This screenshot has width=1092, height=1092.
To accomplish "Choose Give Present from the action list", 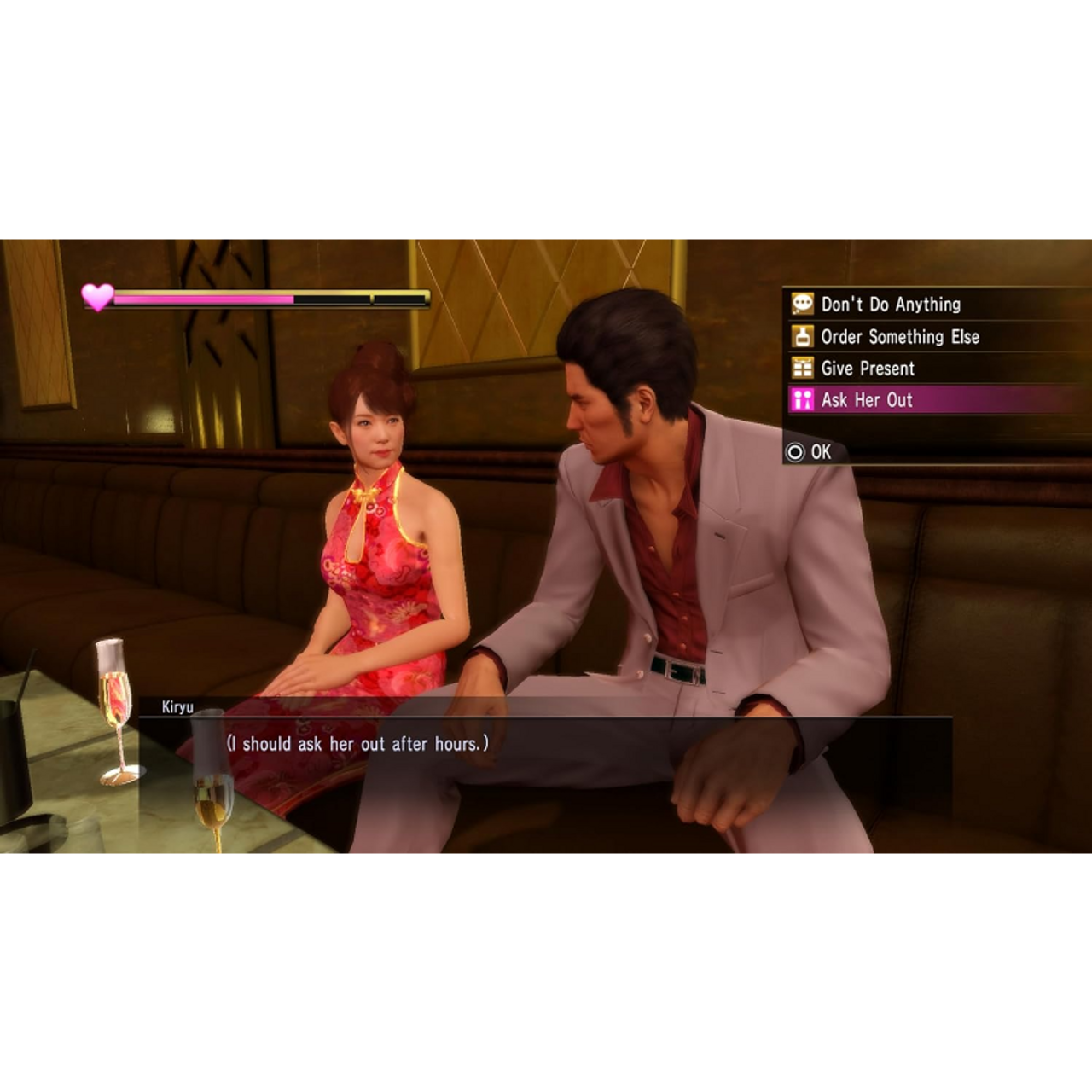I will (x=866, y=369).
